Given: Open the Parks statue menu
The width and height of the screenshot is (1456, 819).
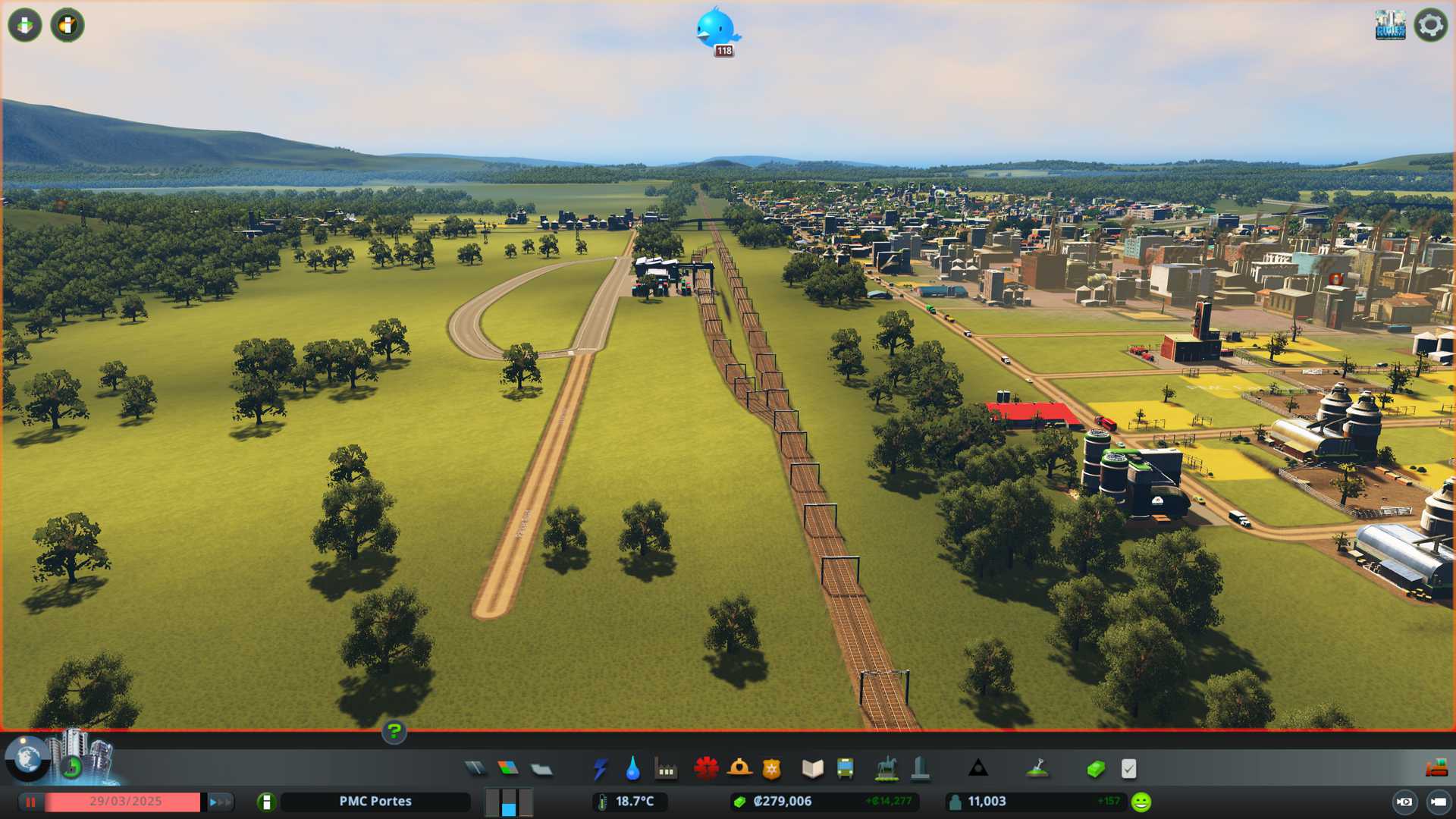Looking at the screenshot, I should [886, 769].
